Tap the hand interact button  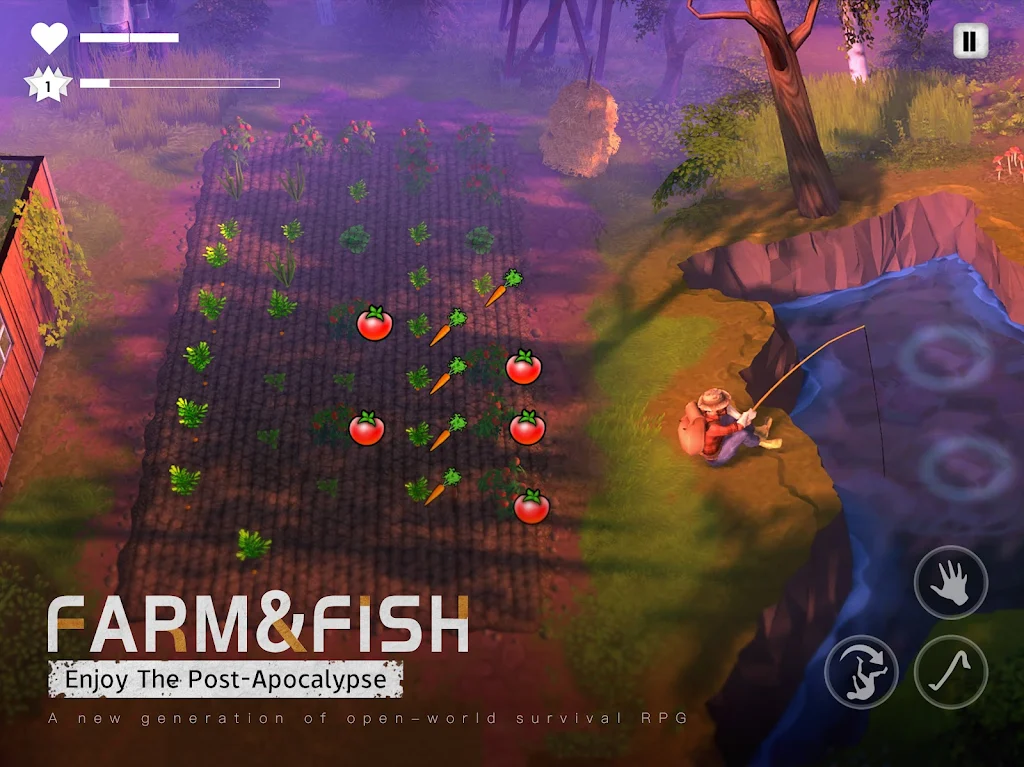[x=950, y=583]
